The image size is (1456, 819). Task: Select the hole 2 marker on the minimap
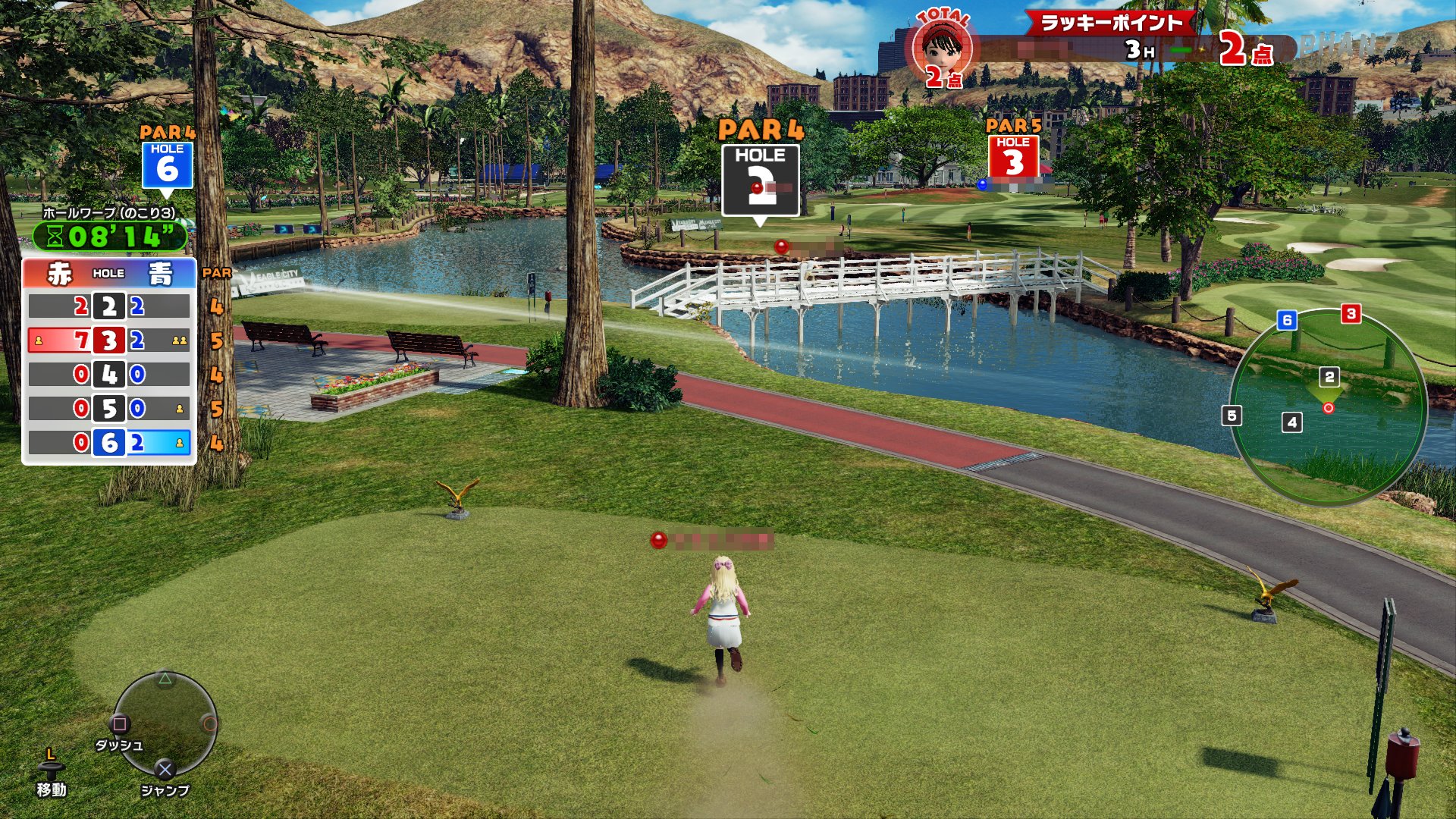tap(1329, 377)
